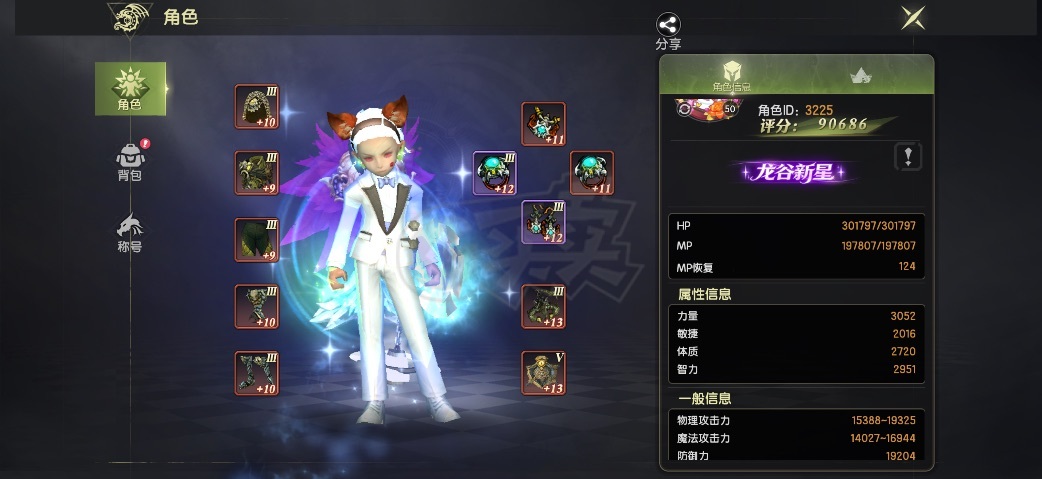
Task: Inspect the +12 ring slot
Action: point(494,172)
